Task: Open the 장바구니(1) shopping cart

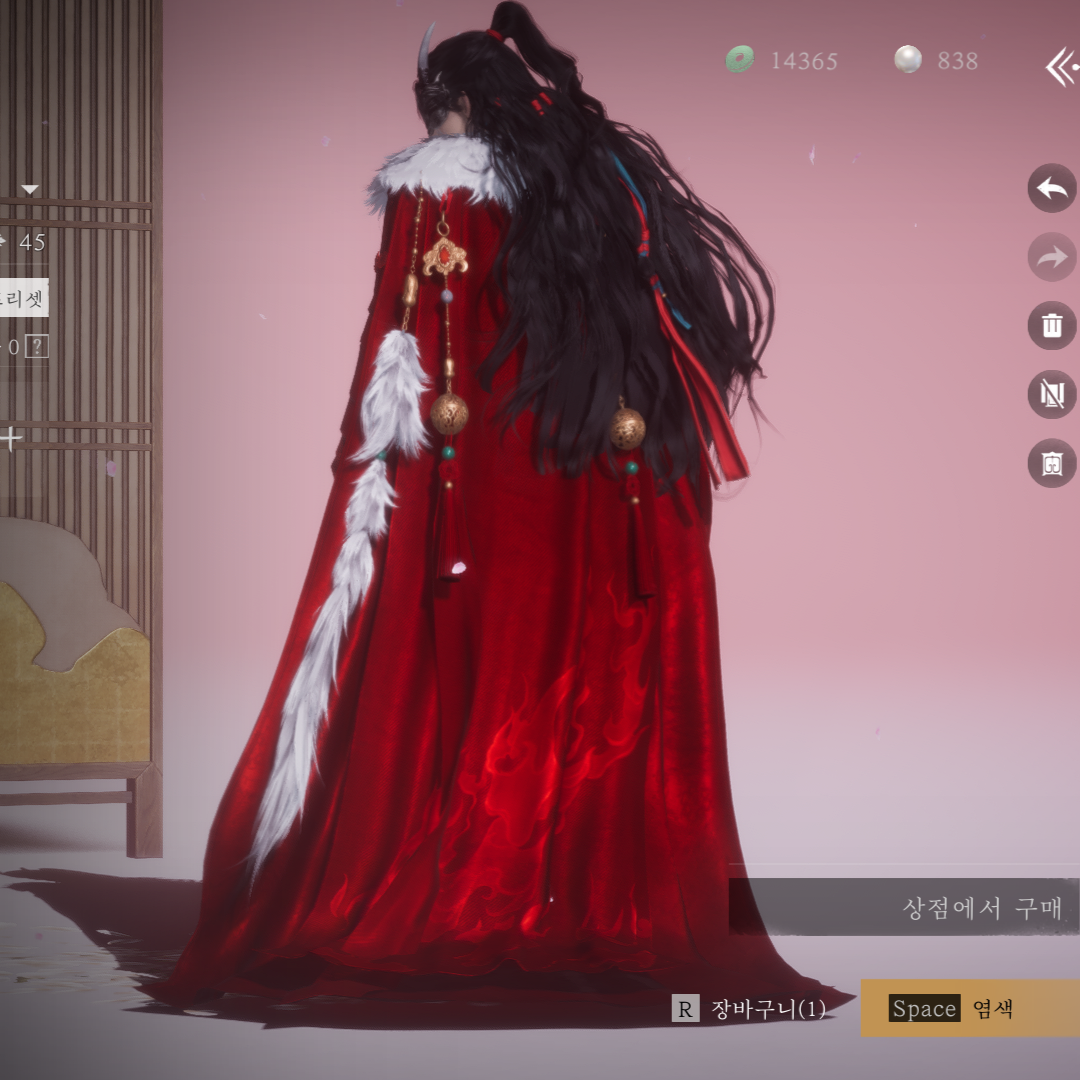Action: (751, 1009)
